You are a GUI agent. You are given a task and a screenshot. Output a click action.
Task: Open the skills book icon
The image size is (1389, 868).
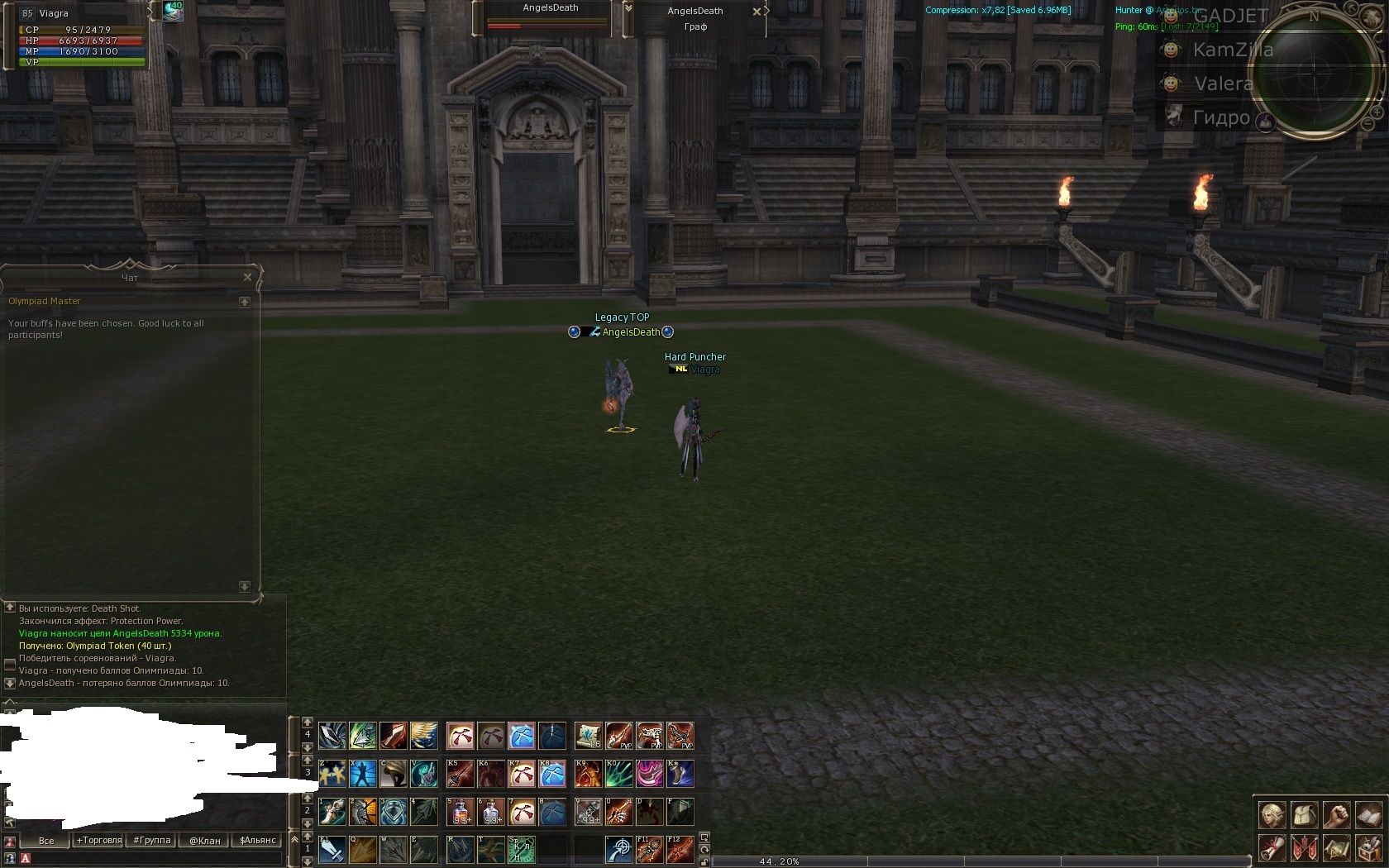[x=1368, y=815]
